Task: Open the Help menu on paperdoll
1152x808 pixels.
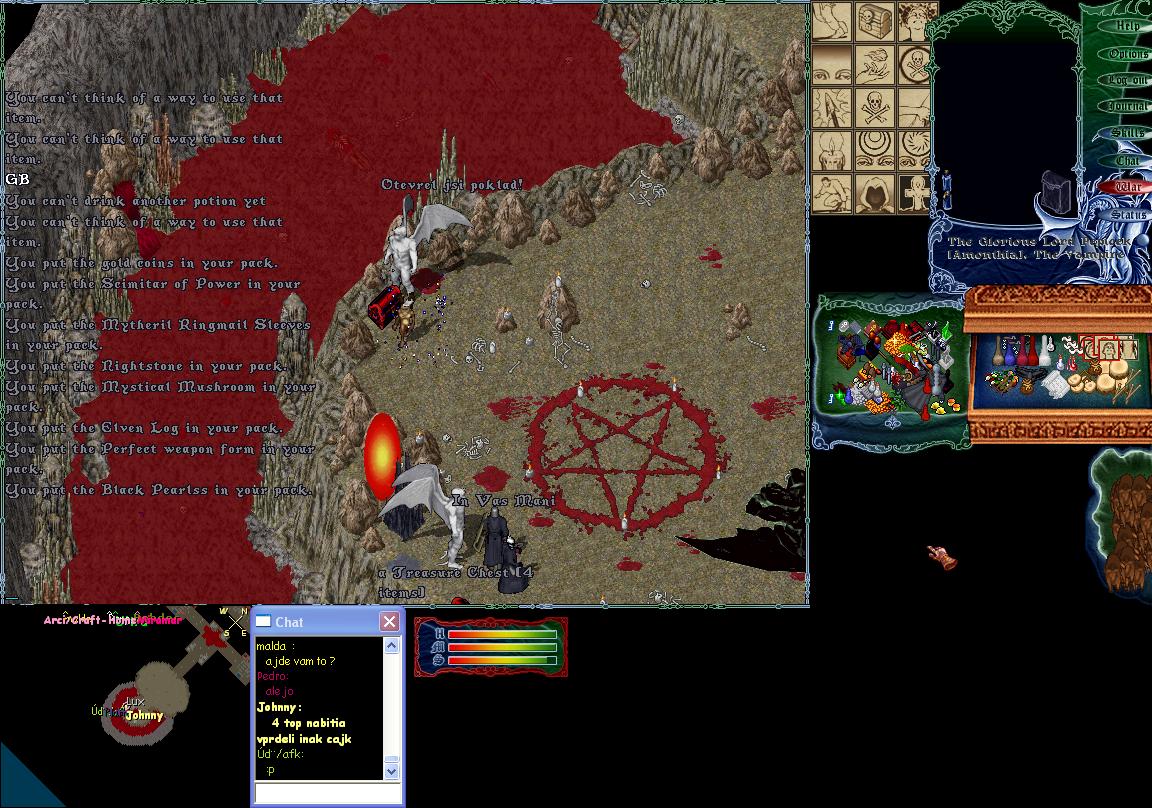Action: click(x=1127, y=26)
